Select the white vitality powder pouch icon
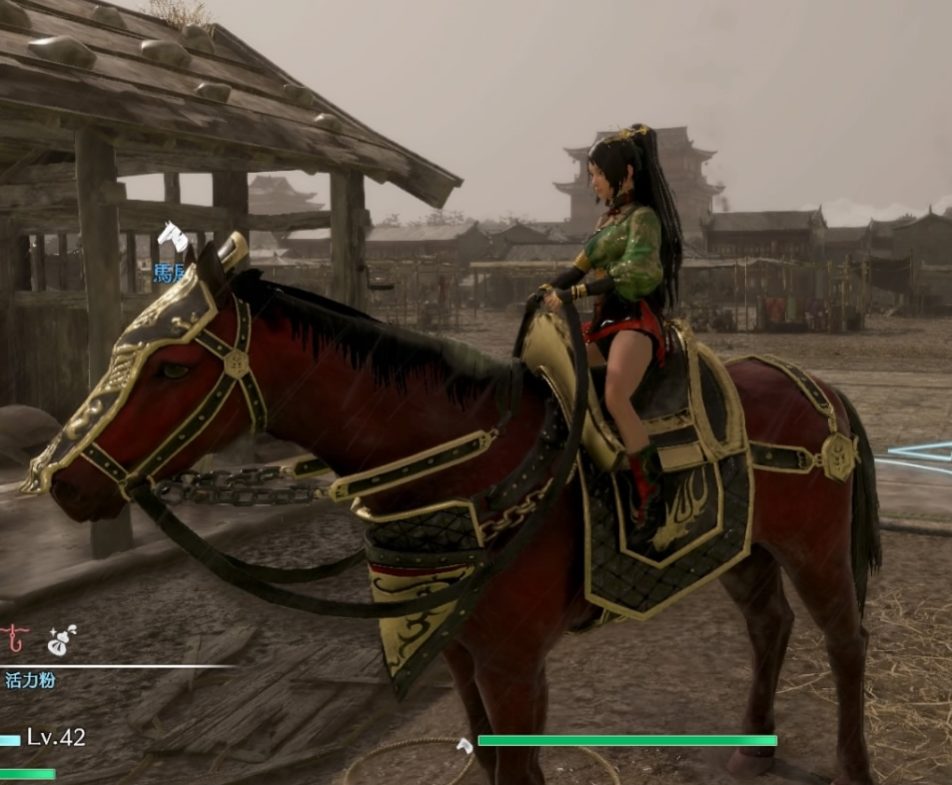Image resolution: width=952 pixels, height=785 pixels. pyautogui.click(x=62, y=640)
